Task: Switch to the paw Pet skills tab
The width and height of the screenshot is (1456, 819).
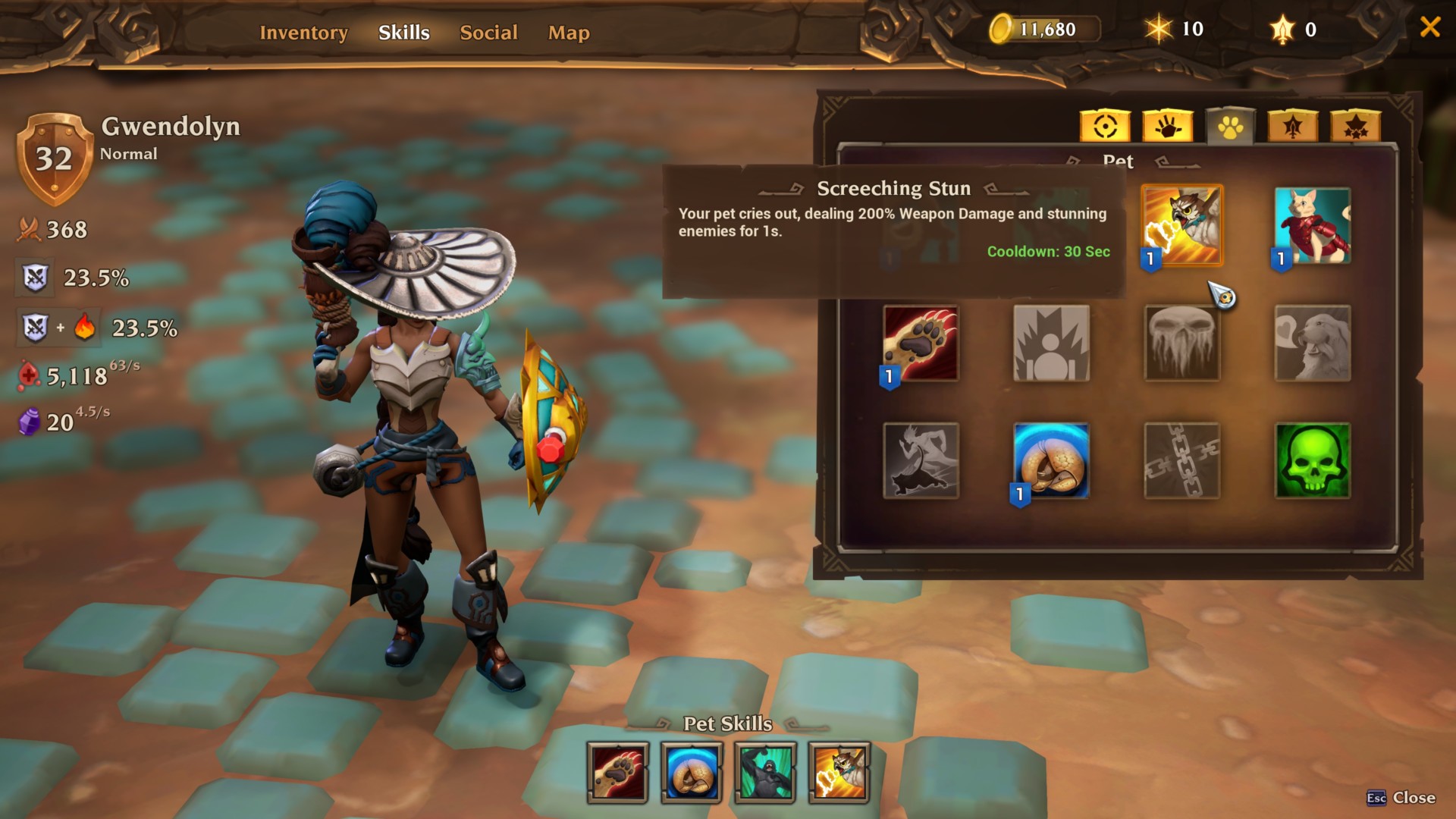Action: [x=1230, y=127]
